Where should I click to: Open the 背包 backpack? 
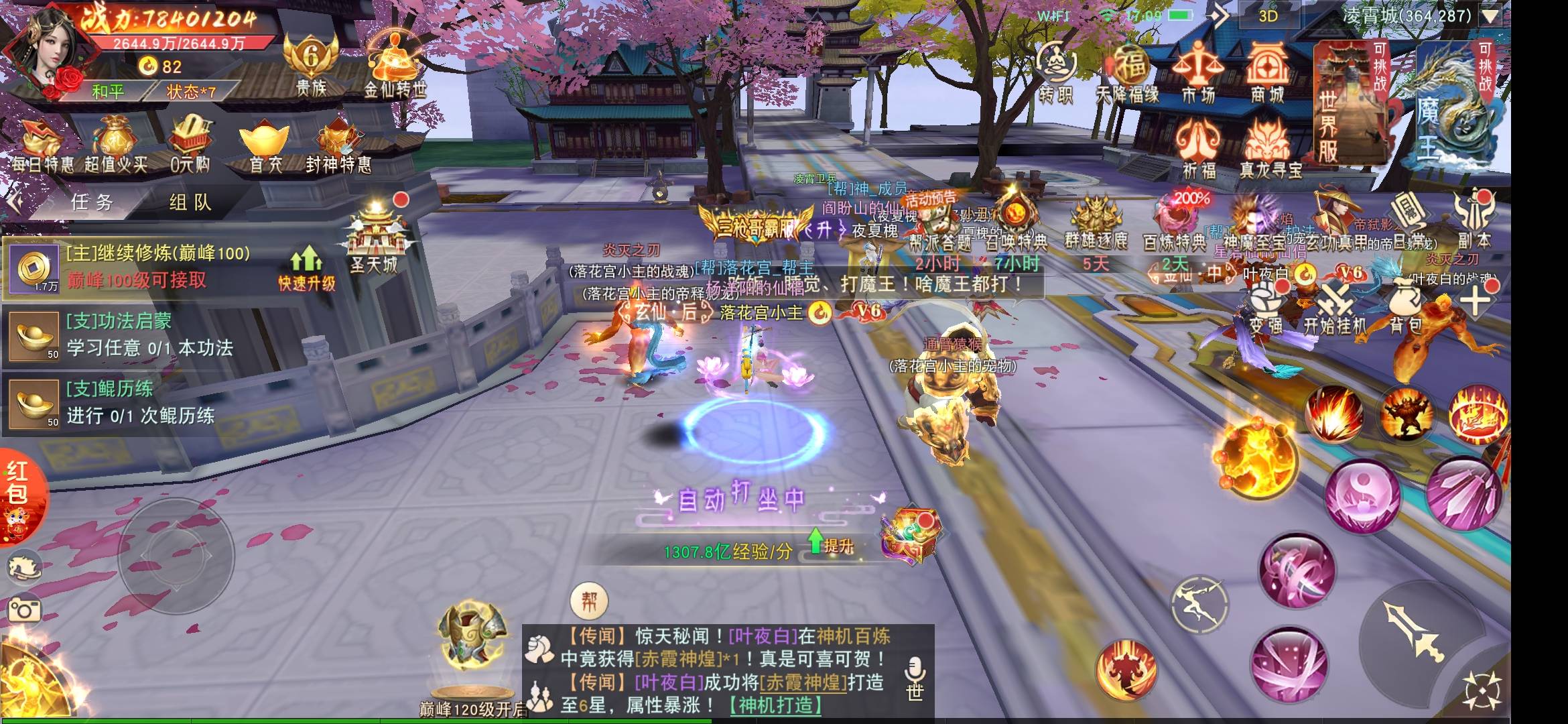click(1405, 308)
